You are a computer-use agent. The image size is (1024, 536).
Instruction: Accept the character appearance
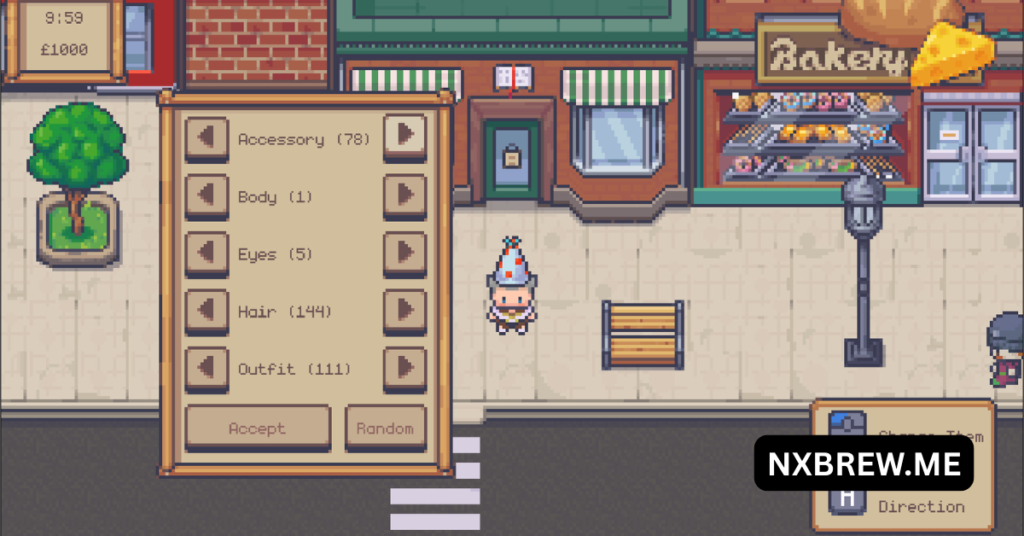pyautogui.click(x=257, y=428)
